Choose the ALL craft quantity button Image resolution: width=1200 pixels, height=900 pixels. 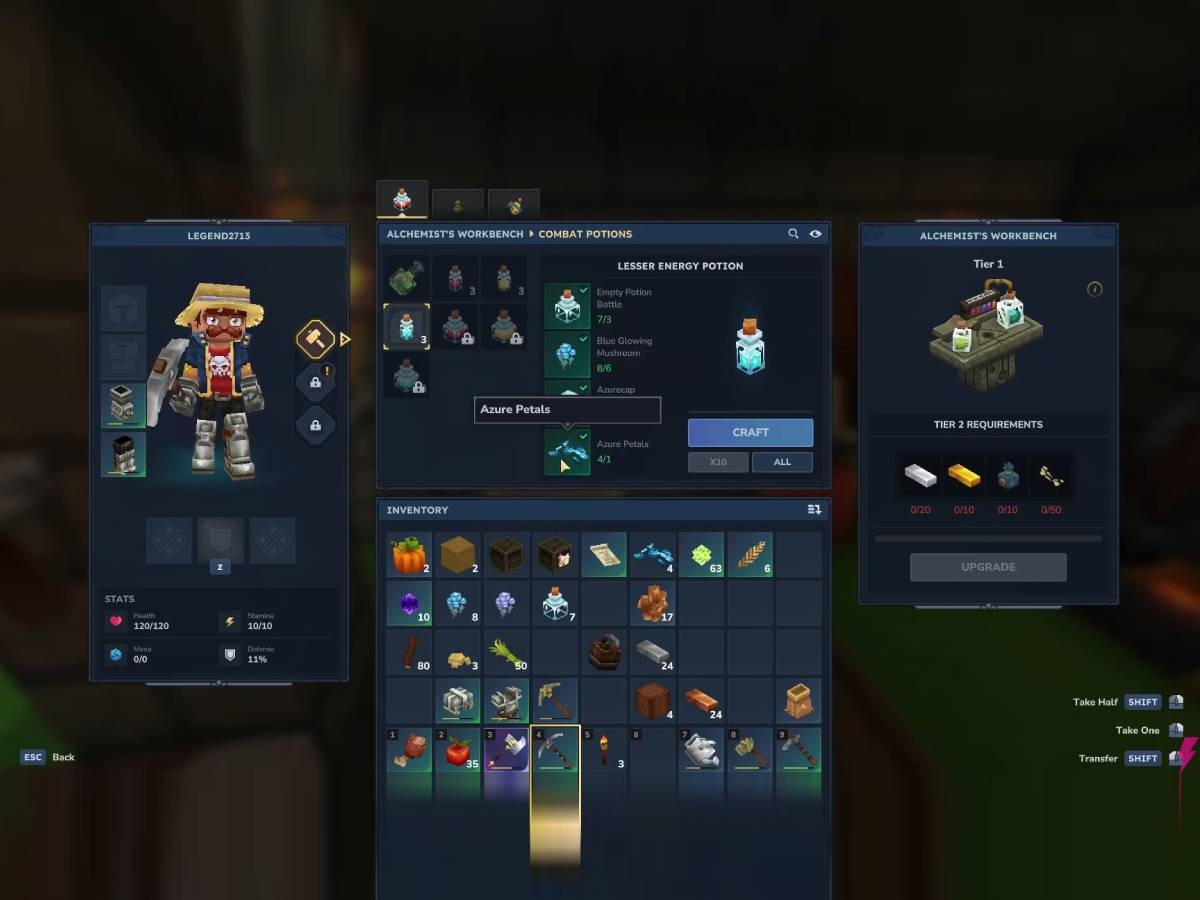pyautogui.click(x=782, y=462)
